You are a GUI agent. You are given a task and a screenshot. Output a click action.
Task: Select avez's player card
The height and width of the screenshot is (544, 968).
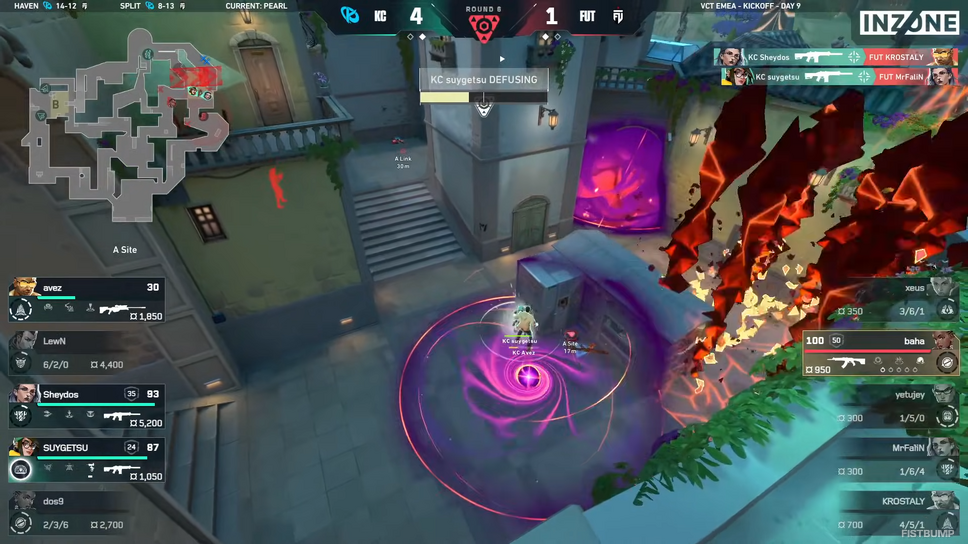(87, 300)
